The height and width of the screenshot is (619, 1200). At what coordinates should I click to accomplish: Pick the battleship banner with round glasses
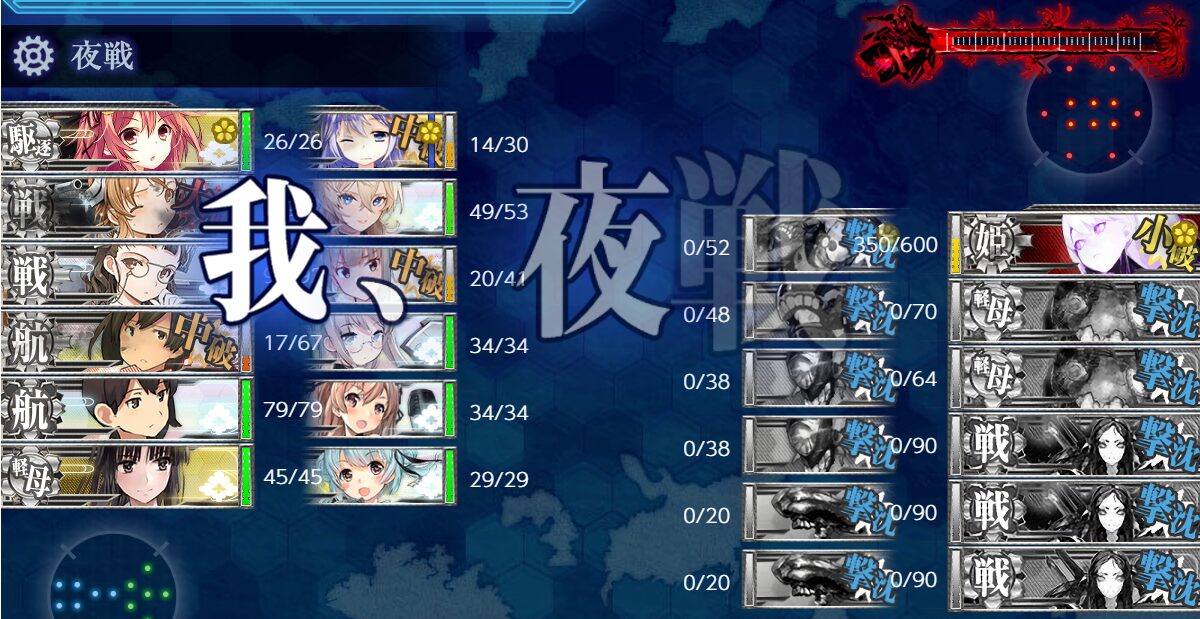pos(125,275)
